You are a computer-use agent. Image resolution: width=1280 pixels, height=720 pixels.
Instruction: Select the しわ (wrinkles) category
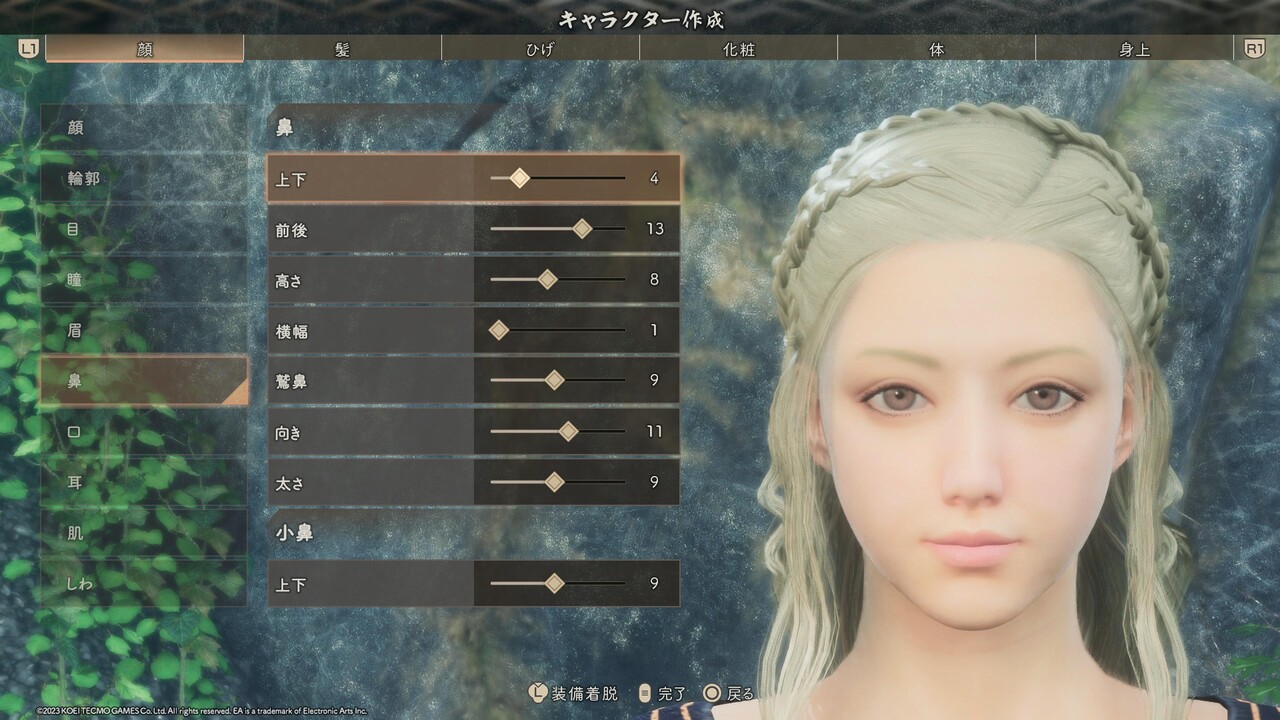pos(143,583)
